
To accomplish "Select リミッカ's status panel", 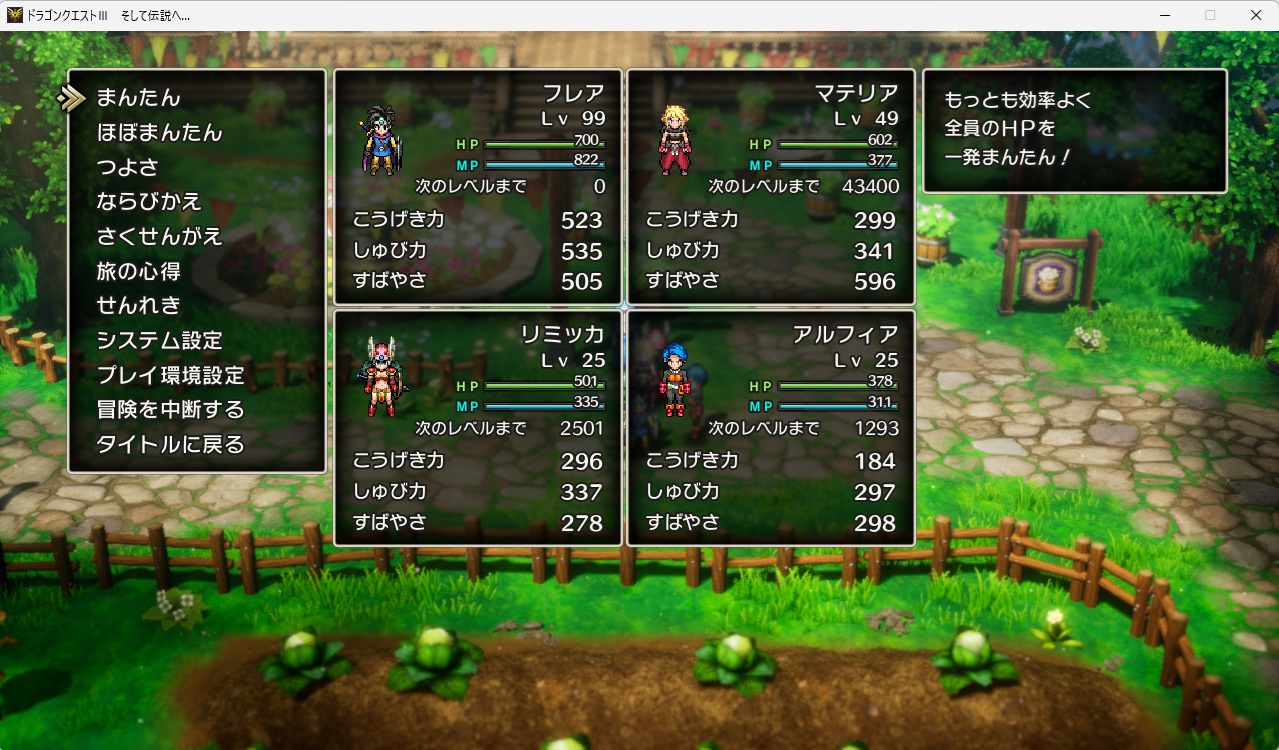I will click(x=478, y=428).
